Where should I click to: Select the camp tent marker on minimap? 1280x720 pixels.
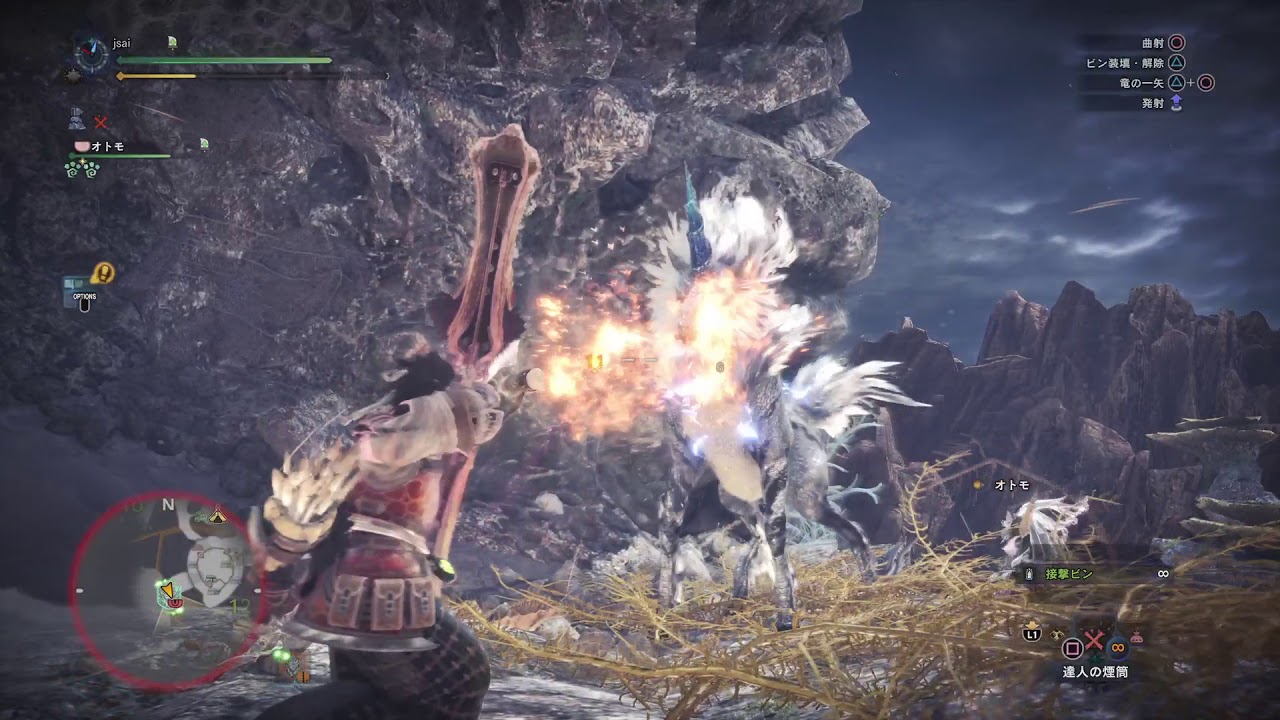pos(217,517)
